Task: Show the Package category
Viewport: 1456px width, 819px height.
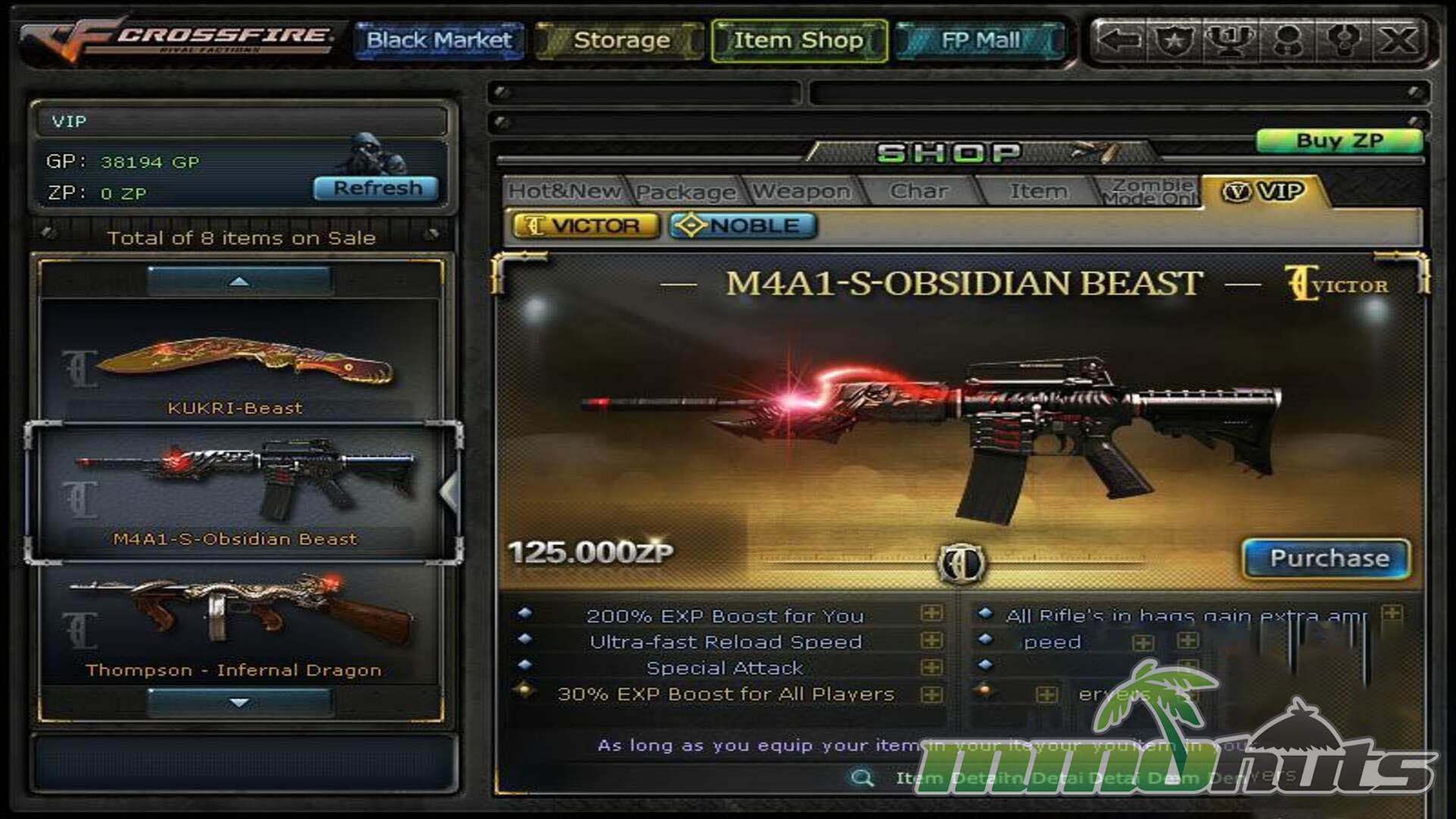Action: pos(686,192)
